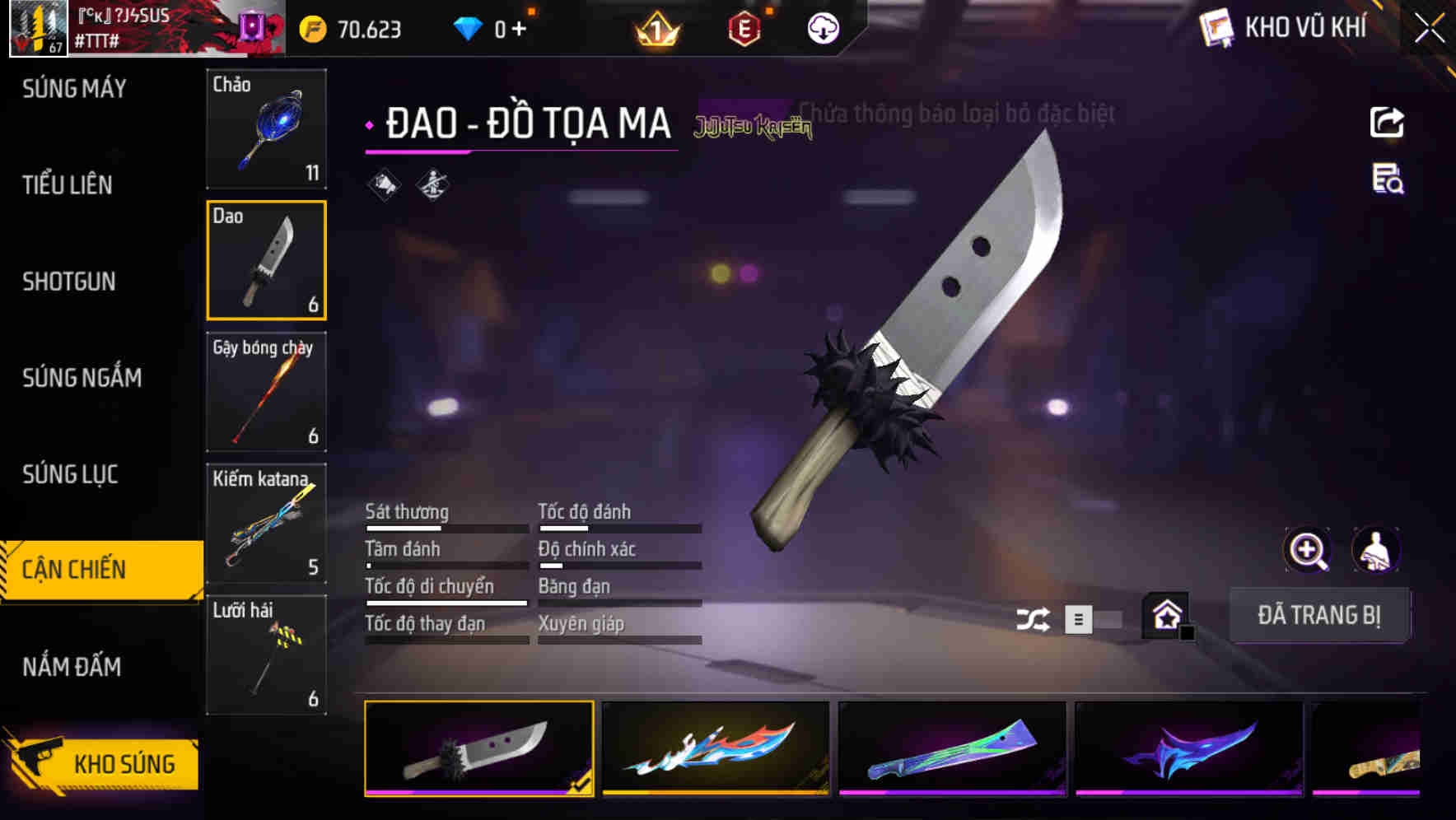This screenshot has width=1456, height=820.
Task: Expand the Kiếm katana weapon group
Action: (266, 524)
